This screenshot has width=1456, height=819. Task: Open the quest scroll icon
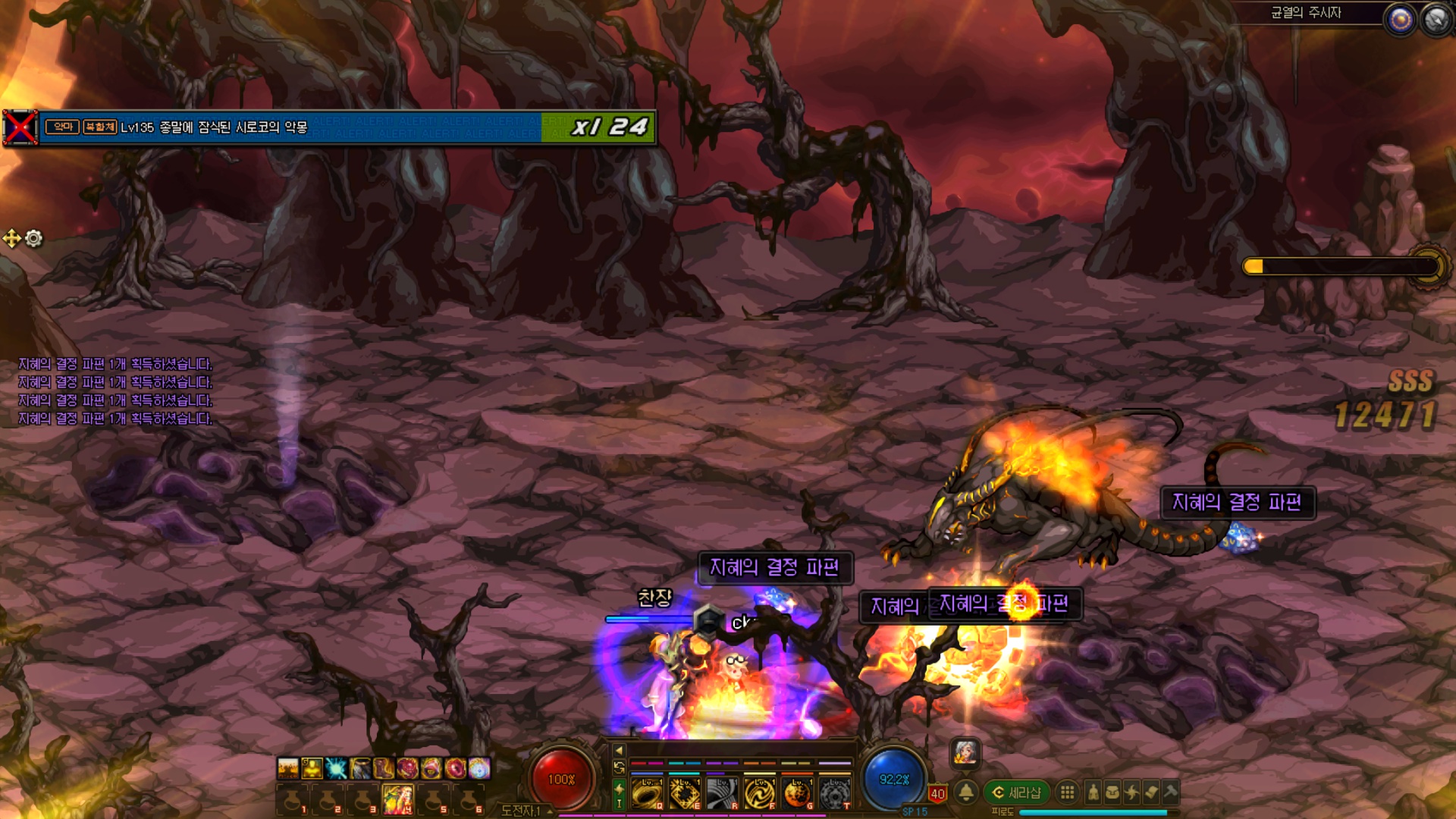[x=1151, y=792]
